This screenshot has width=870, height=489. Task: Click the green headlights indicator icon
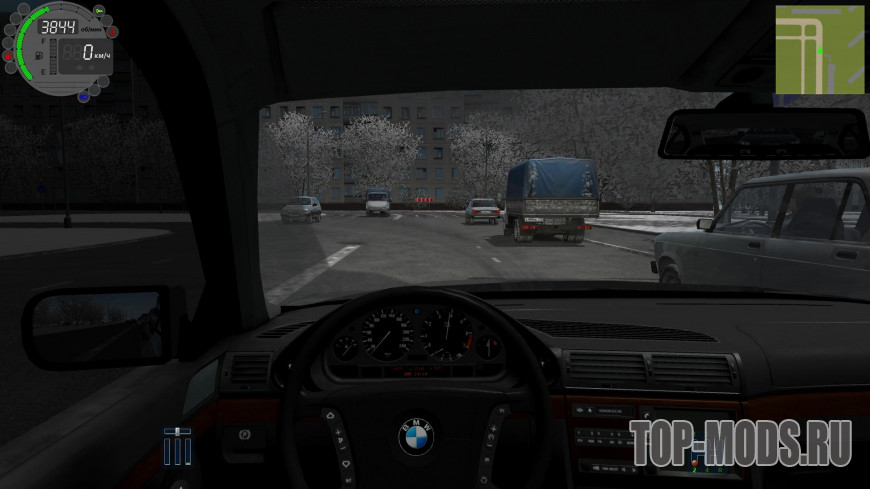(99, 10)
